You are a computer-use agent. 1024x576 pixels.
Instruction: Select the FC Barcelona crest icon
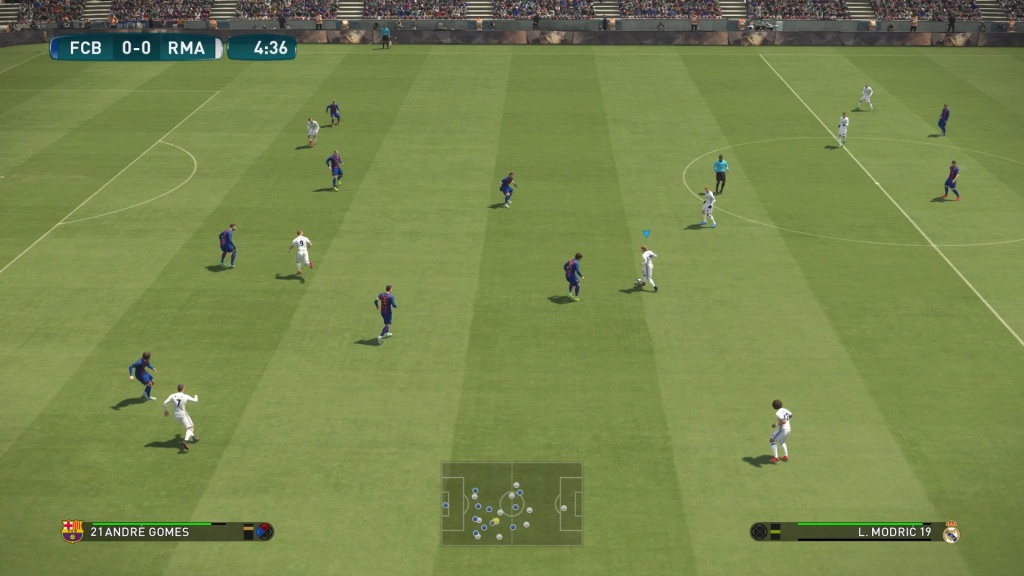click(72, 531)
